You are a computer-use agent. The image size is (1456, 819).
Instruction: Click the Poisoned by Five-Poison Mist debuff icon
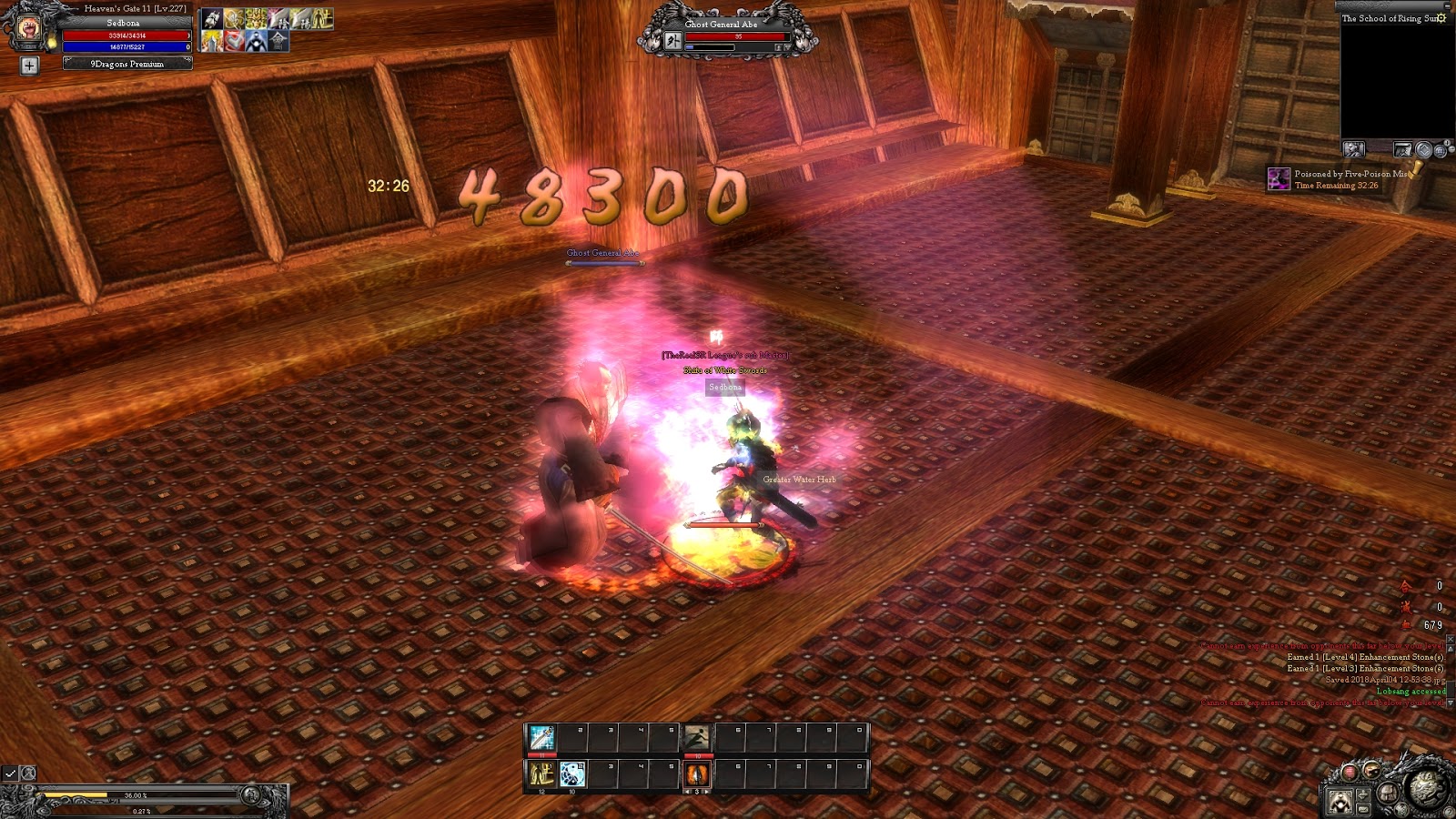[1279, 179]
